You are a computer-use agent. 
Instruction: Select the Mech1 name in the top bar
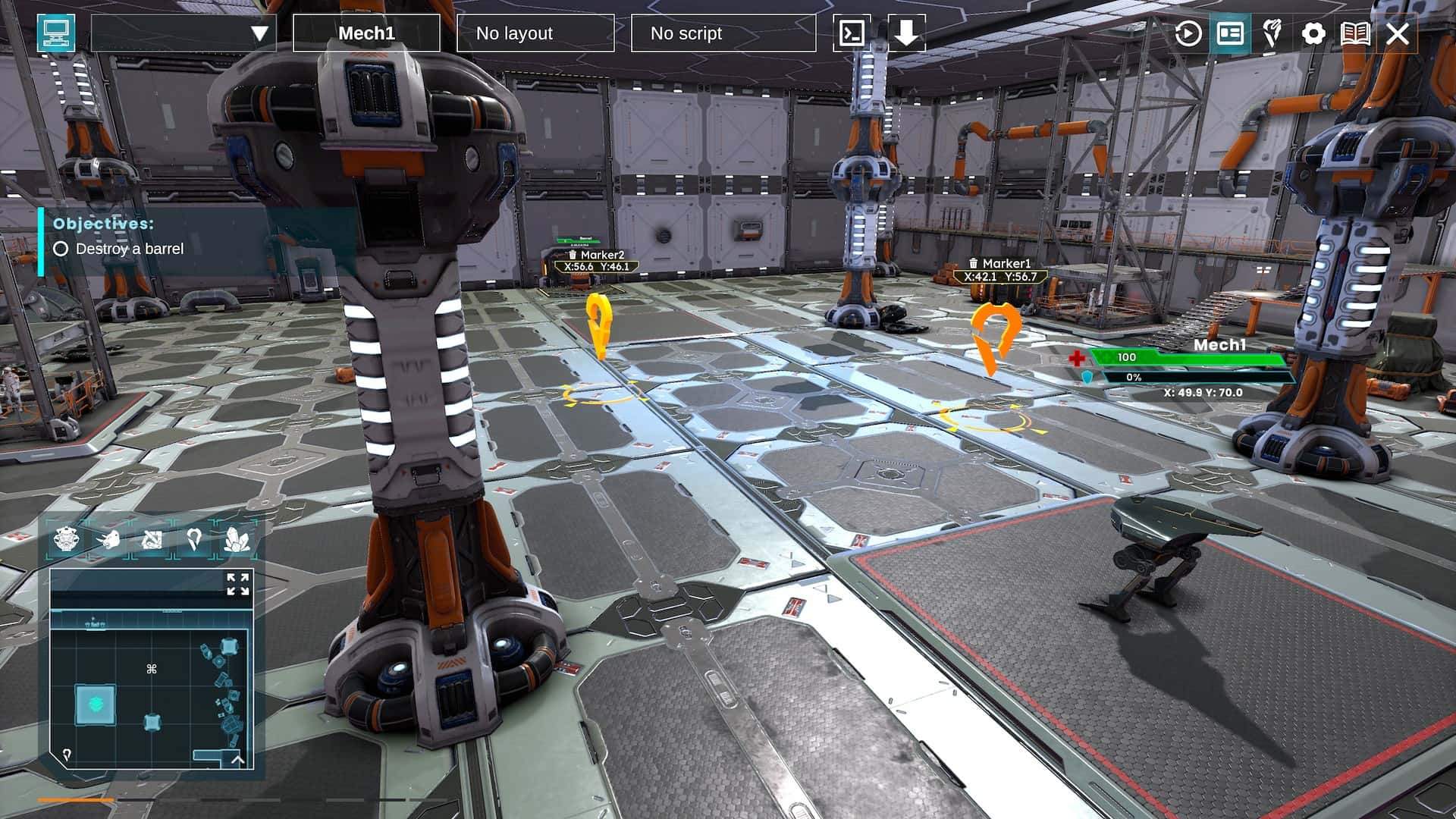[x=367, y=33]
